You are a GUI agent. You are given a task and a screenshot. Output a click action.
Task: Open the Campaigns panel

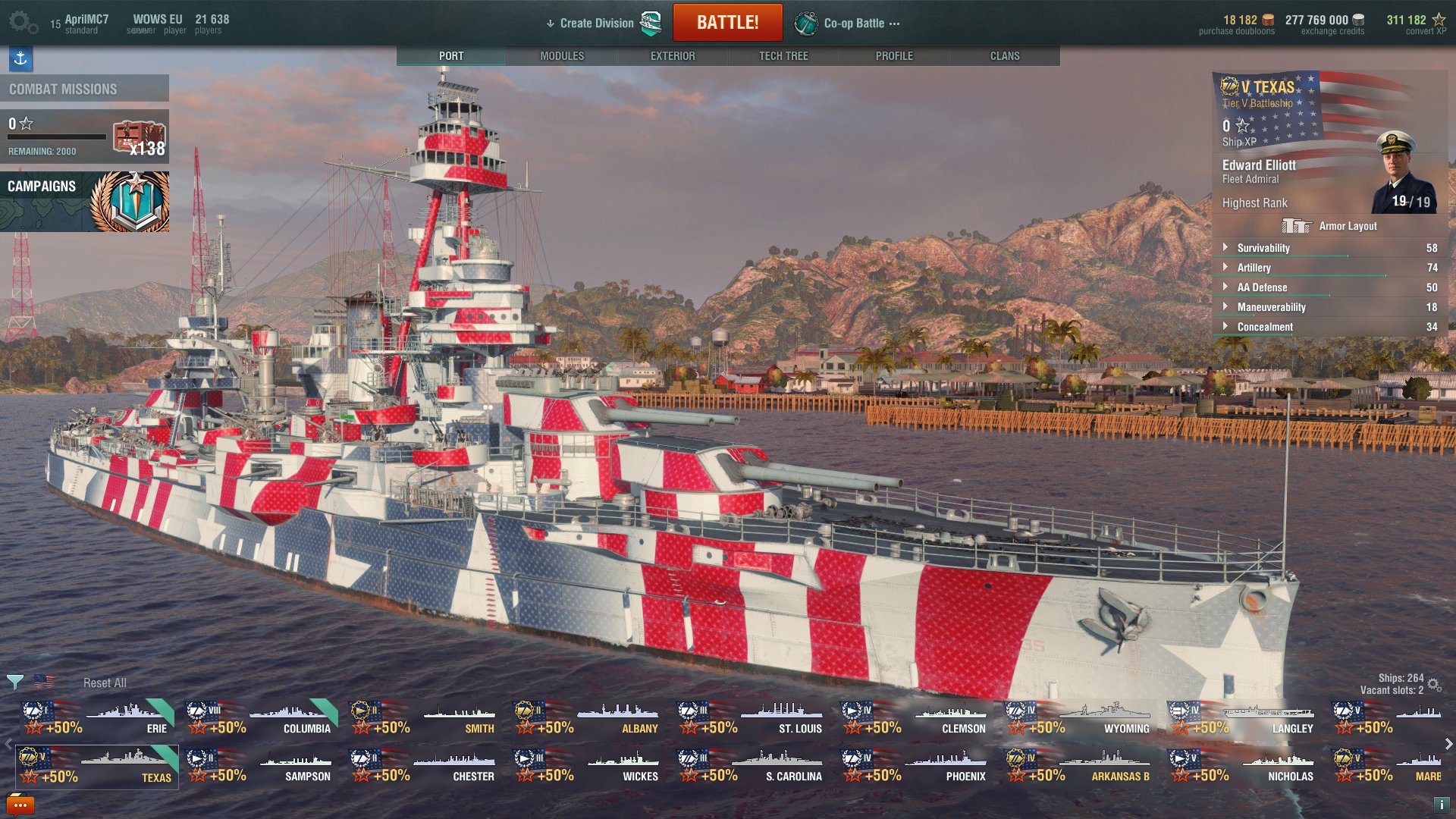point(84,201)
